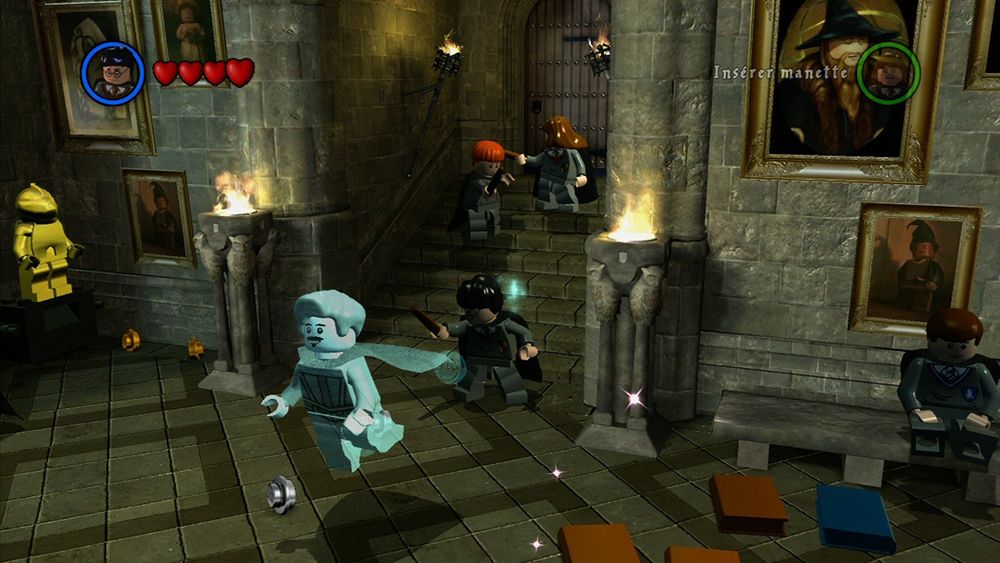Select the green-ringed player two portrait
Image resolution: width=1000 pixels, height=563 pixels.
(x=888, y=72)
